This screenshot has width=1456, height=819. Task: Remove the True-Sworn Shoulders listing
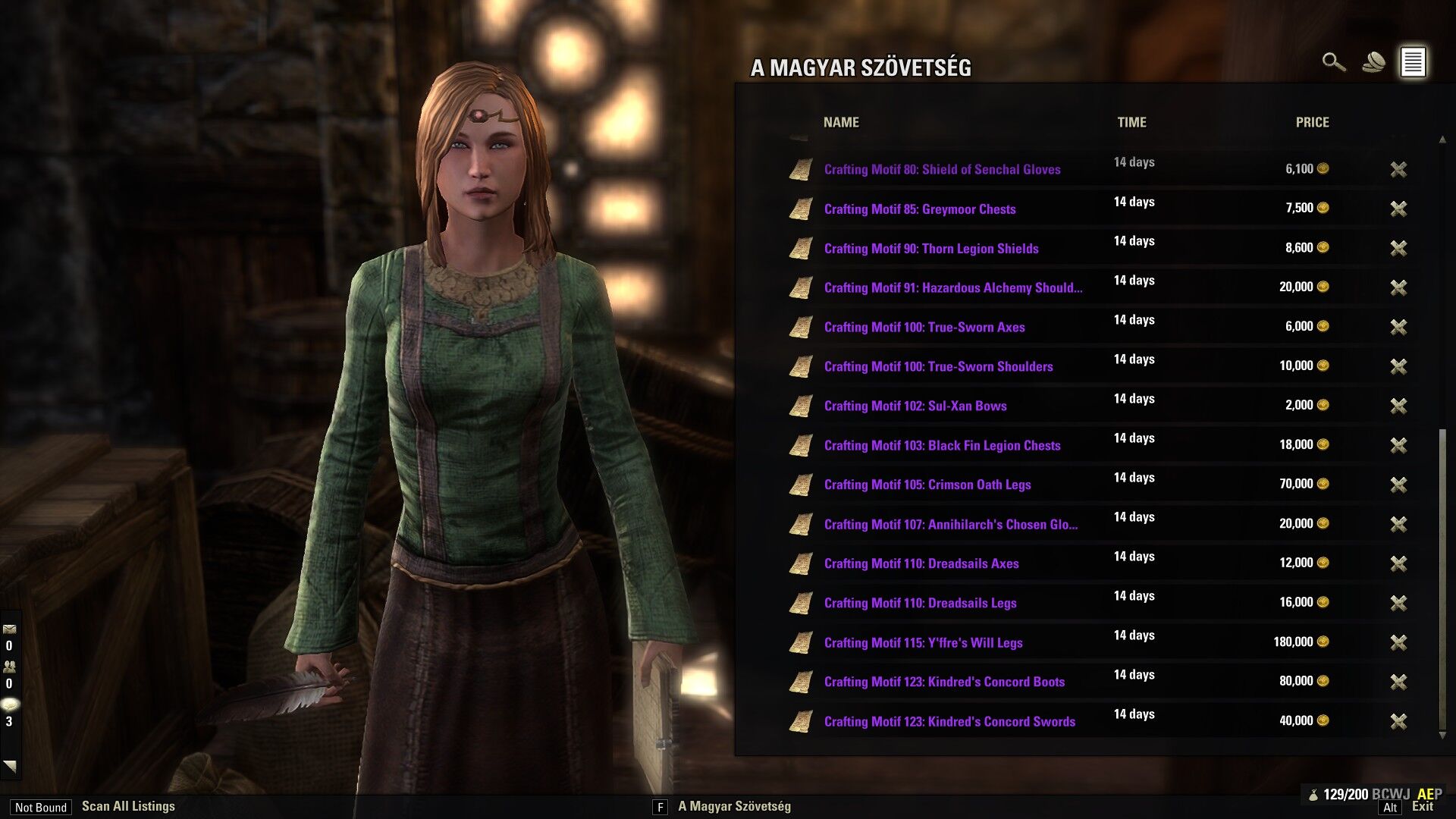point(1398,366)
